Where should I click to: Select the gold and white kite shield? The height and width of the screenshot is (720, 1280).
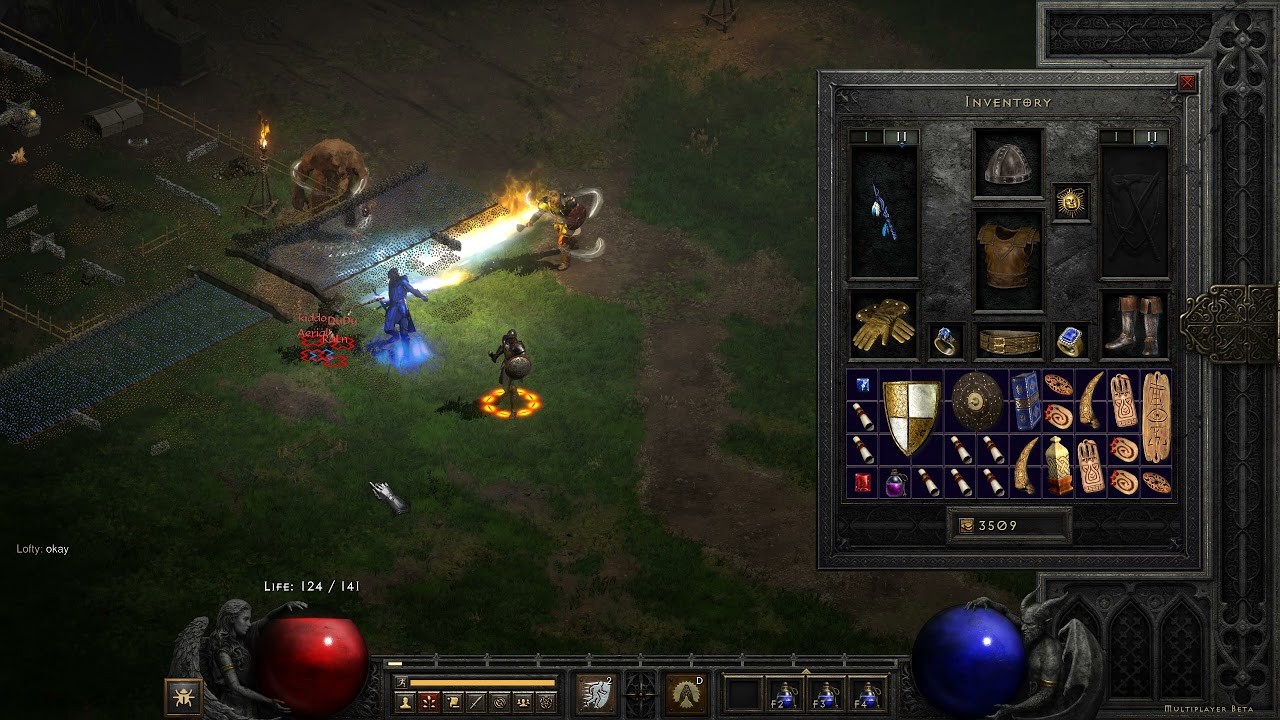911,415
